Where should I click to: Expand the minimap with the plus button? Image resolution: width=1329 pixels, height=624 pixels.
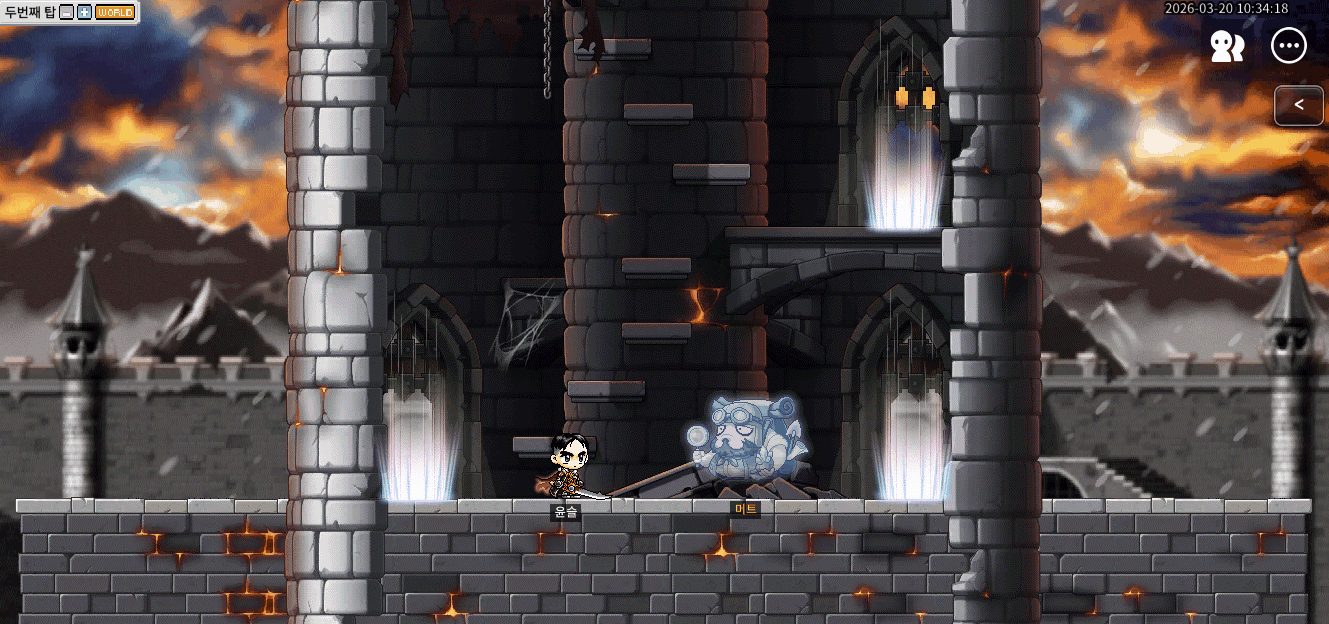[x=84, y=12]
